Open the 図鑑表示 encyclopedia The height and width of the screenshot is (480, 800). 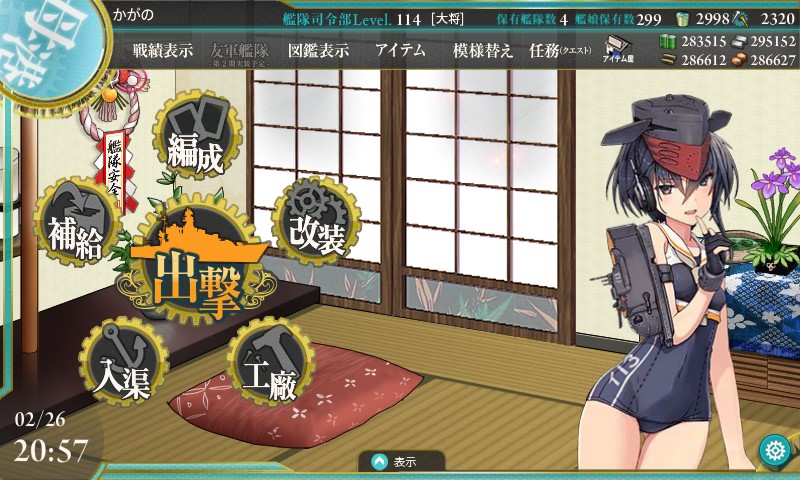(317, 51)
